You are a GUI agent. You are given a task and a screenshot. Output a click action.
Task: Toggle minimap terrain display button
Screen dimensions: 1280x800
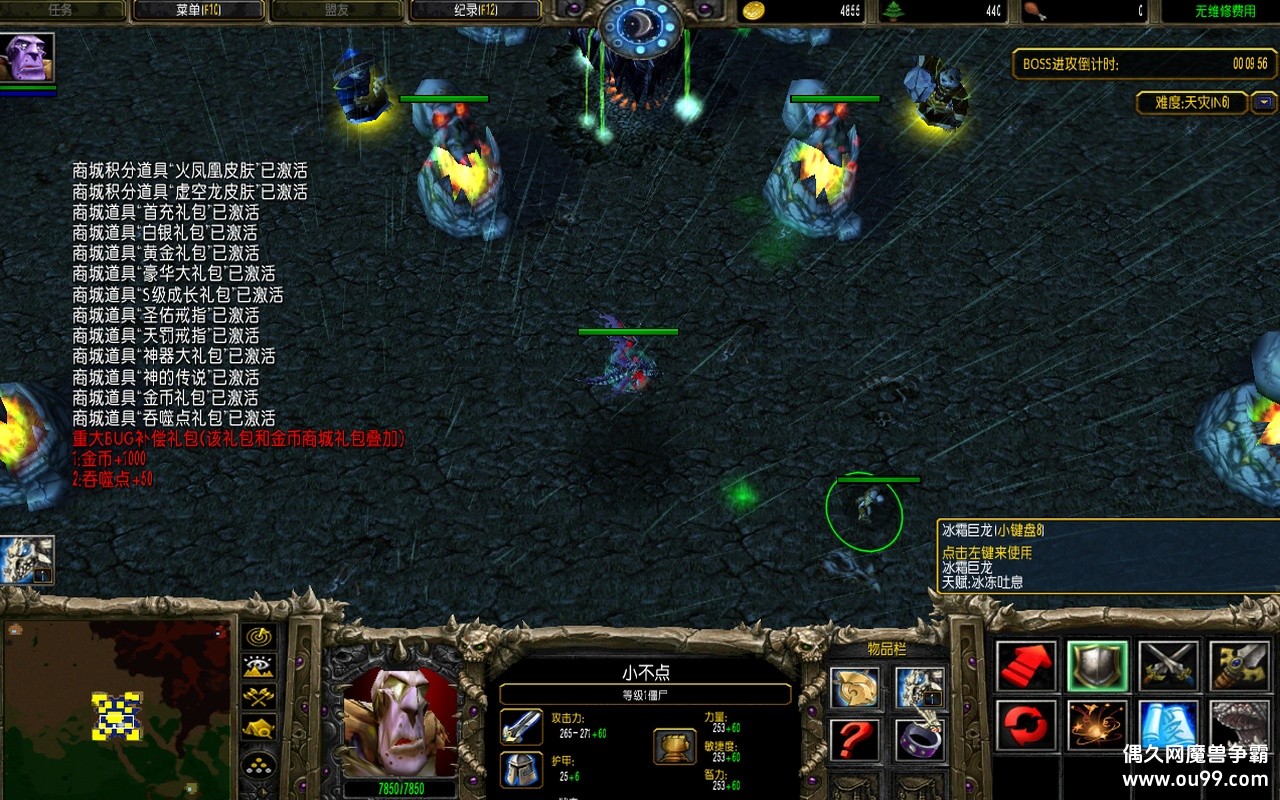coord(261,667)
